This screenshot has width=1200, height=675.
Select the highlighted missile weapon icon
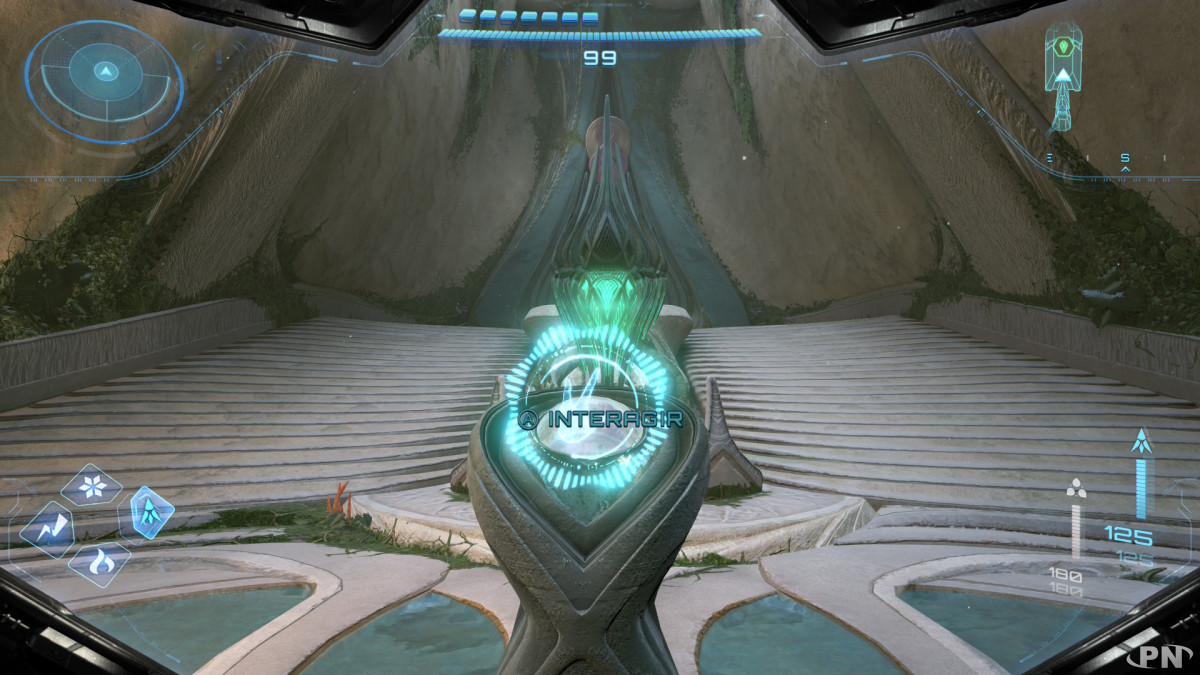pyautogui.click(x=151, y=513)
